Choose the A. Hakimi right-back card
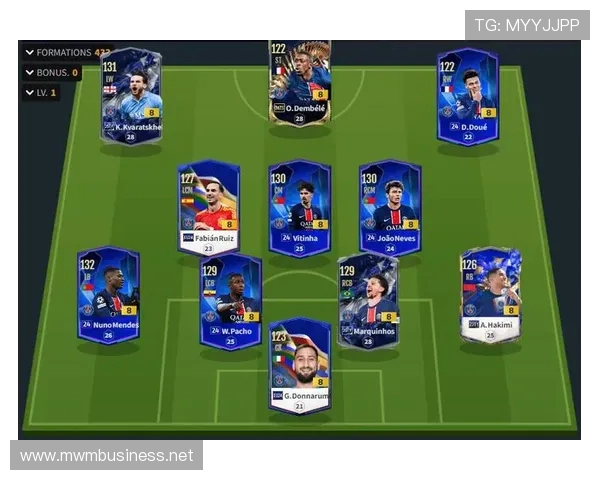The image size is (600, 480). point(490,295)
